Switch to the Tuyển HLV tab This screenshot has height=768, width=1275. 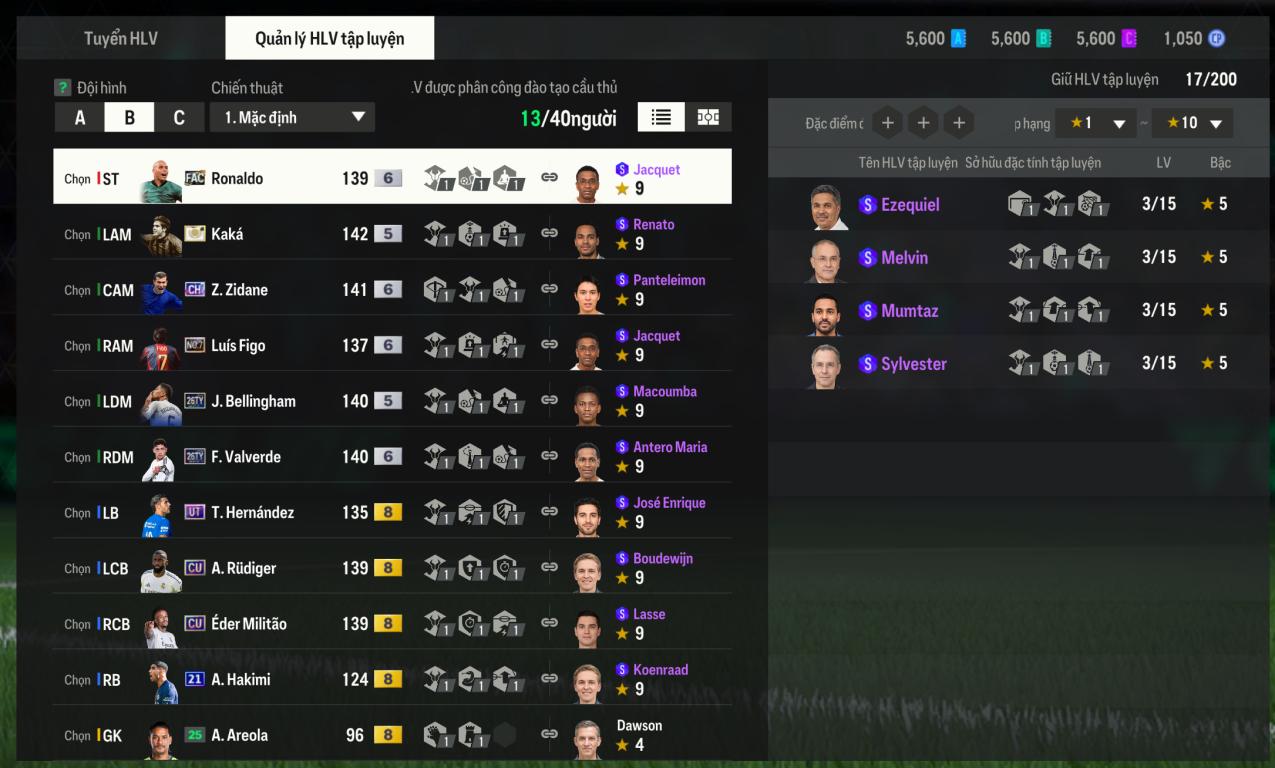tap(120, 39)
